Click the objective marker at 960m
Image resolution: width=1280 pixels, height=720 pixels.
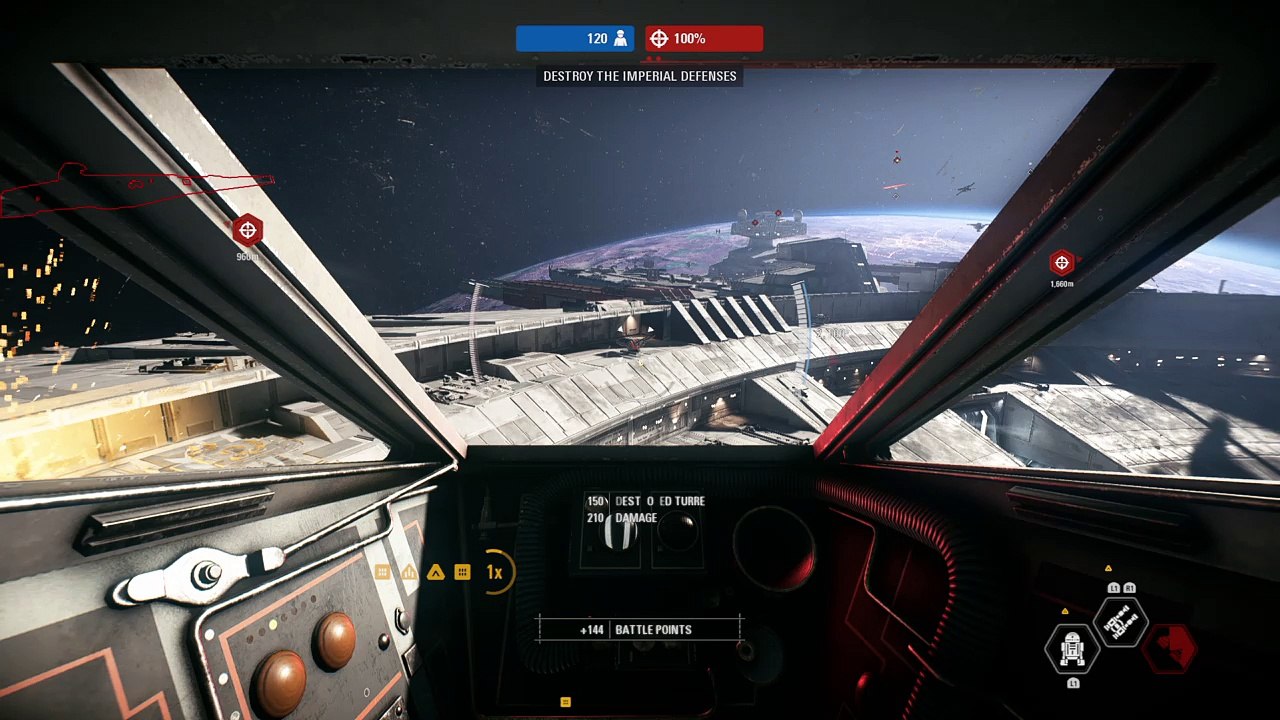tap(247, 231)
